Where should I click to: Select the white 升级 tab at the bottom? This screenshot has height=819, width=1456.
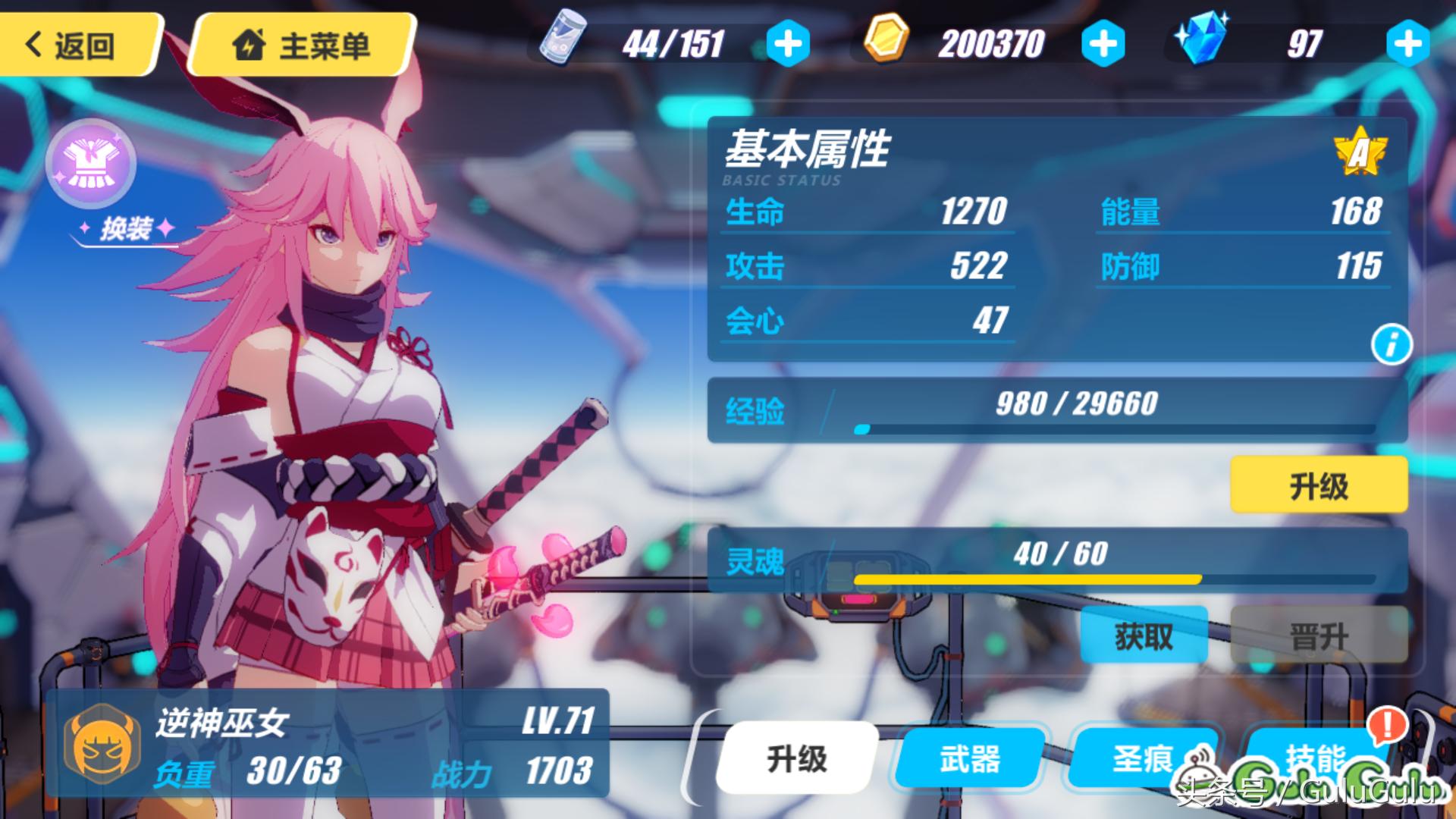tap(796, 758)
